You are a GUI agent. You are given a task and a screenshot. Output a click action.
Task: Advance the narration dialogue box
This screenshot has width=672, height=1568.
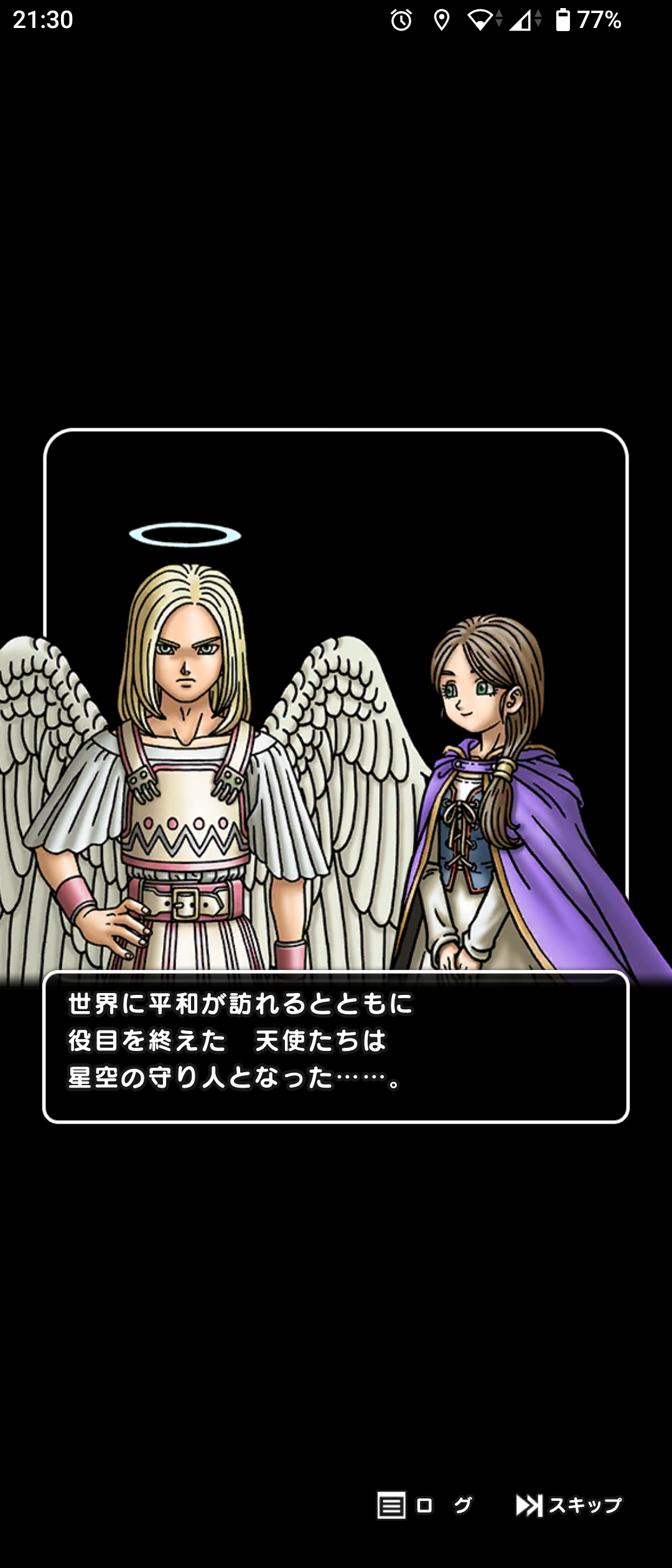336,1047
